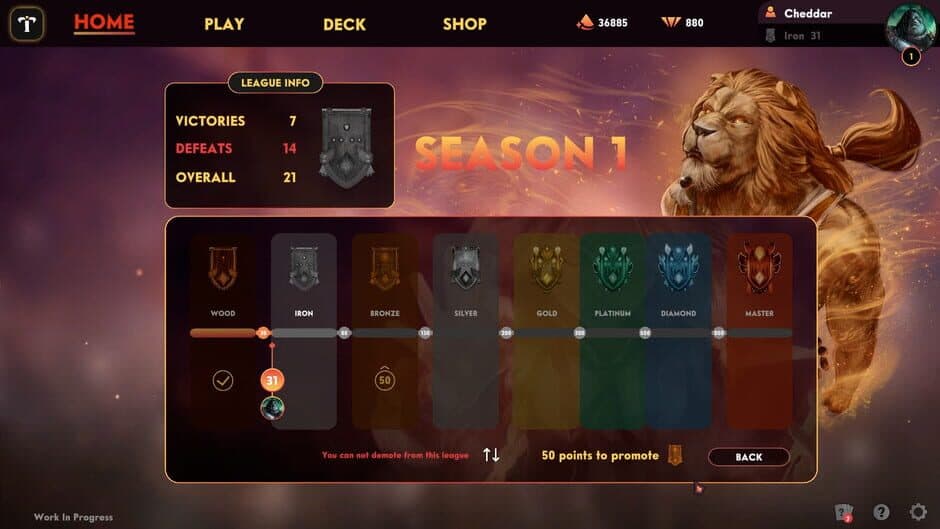Switch to the Play tab
Viewport: 940px width, 529px height.
224,24
